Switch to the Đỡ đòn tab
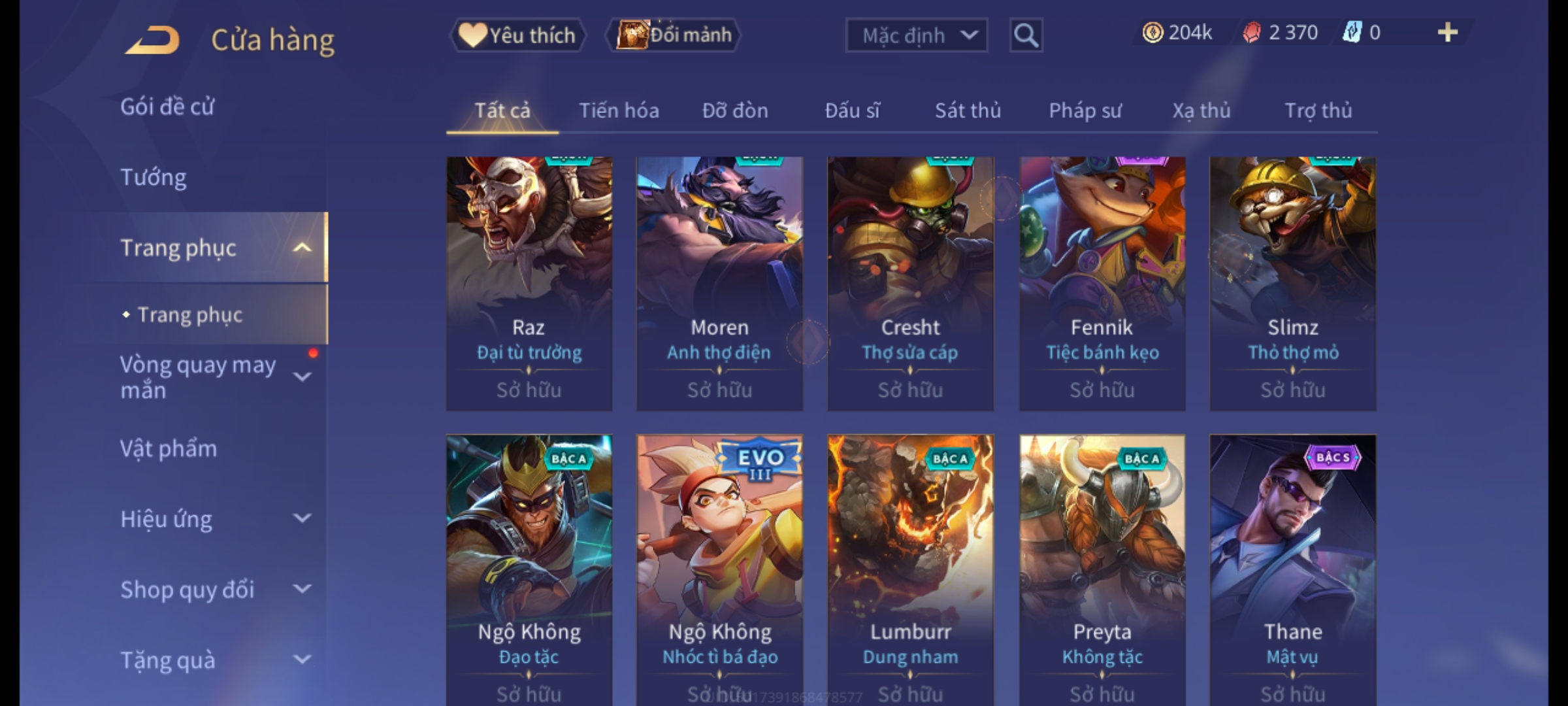The width and height of the screenshot is (1568, 706). (735, 110)
